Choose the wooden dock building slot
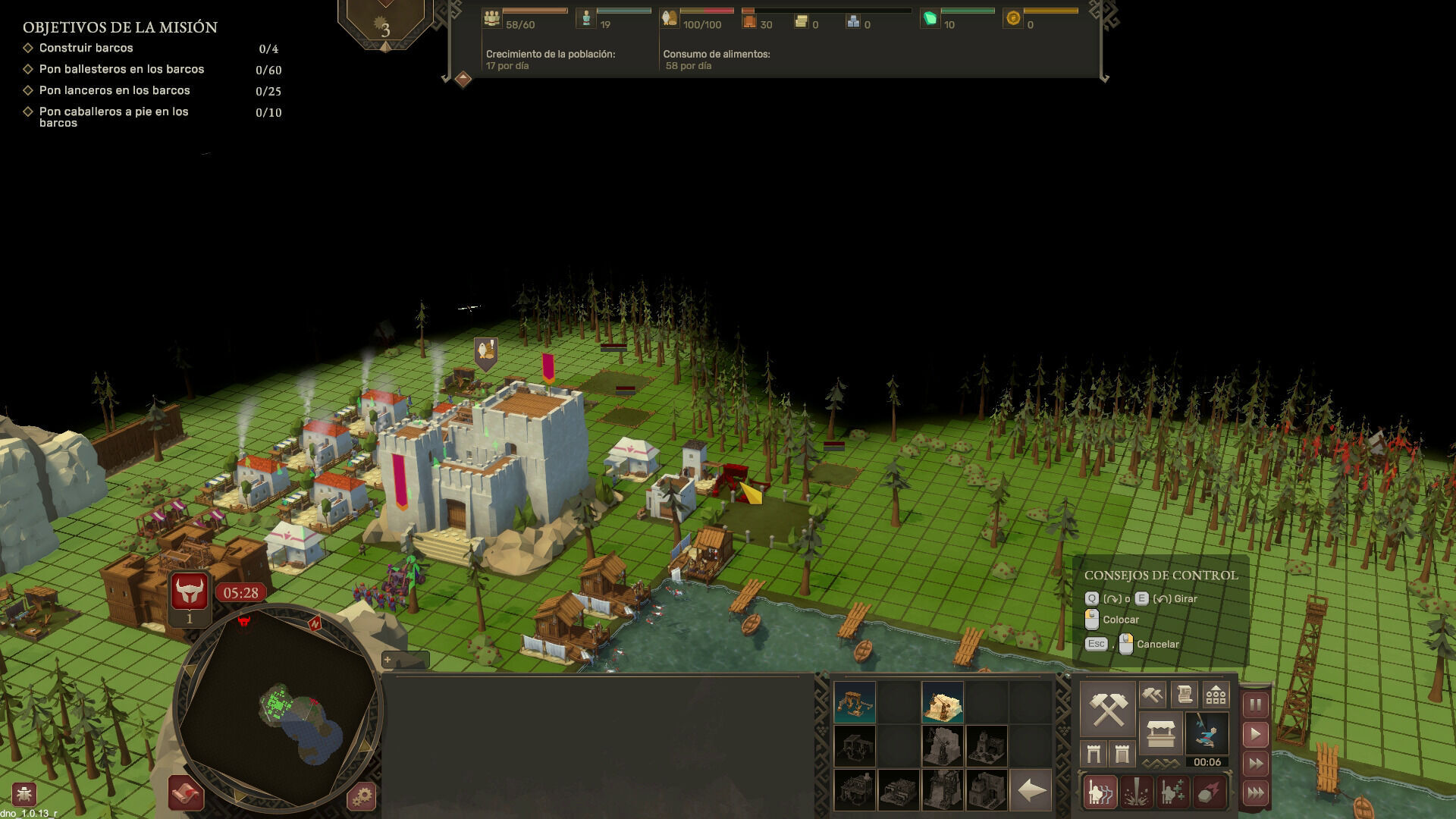This screenshot has height=819, width=1456. click(x=855, y=701)
